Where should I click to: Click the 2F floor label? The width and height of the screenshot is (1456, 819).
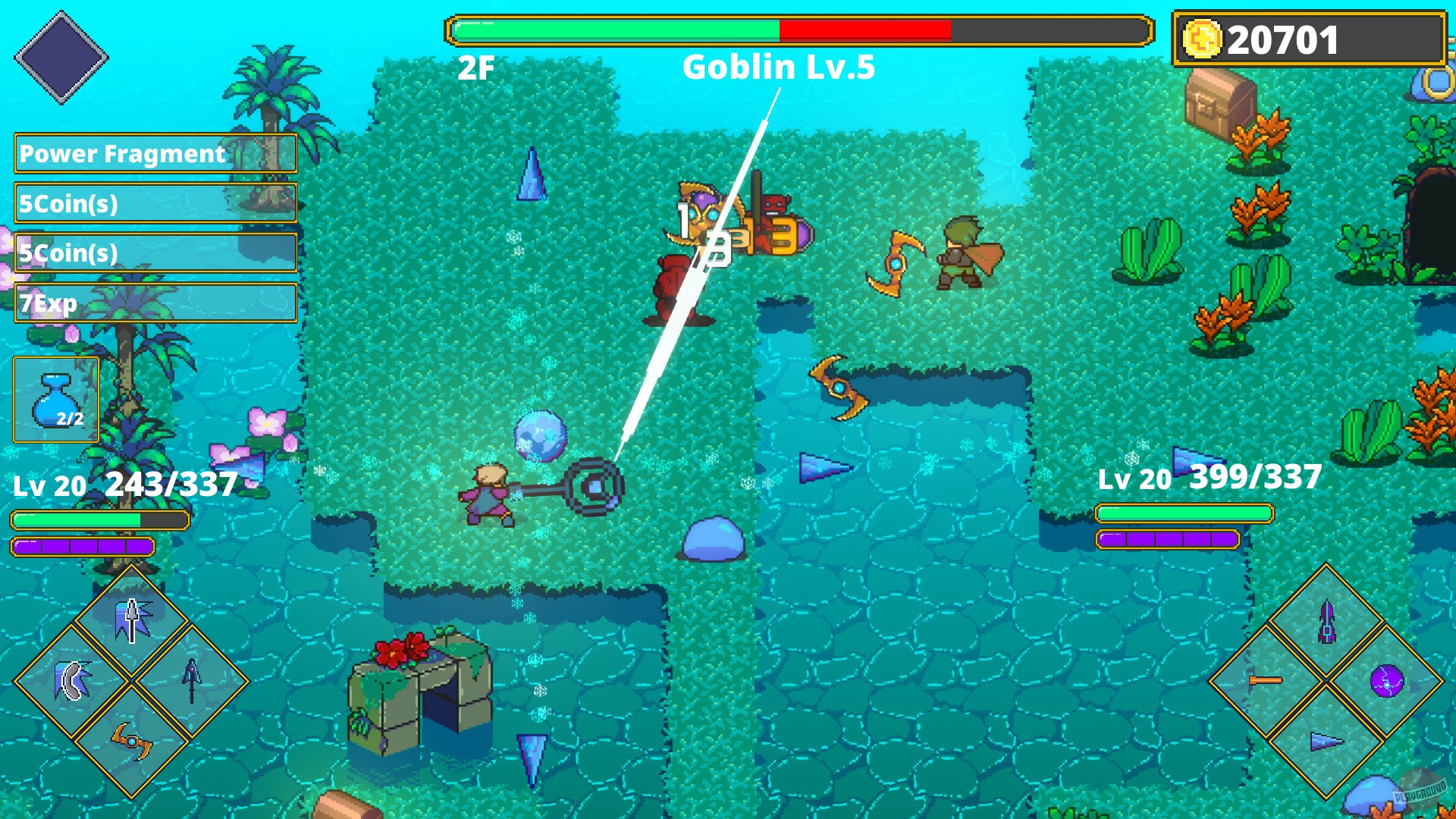tap(474, 68)
